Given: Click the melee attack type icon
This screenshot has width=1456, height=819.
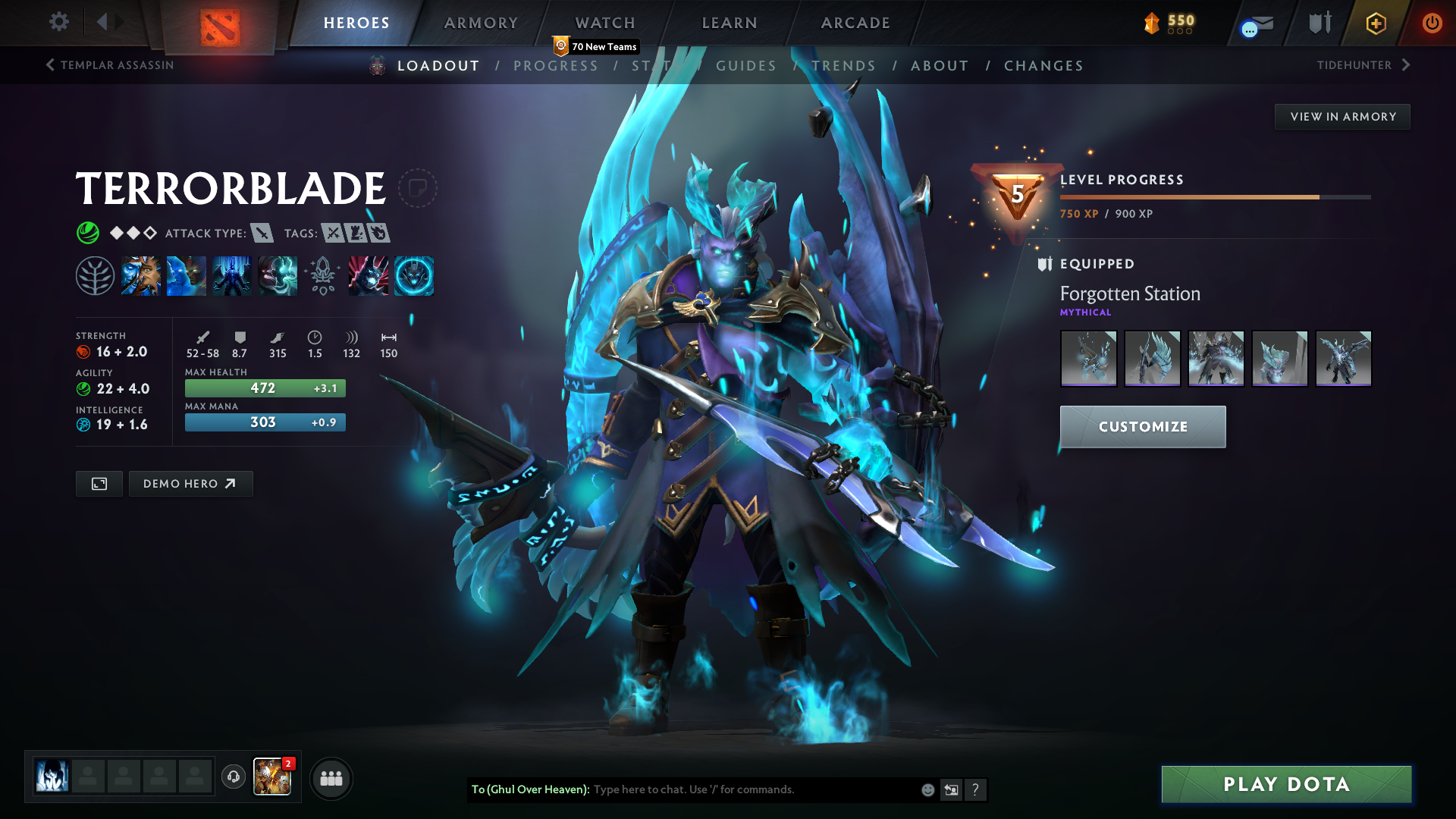Looking at the screenshot, I should [262, 234].
